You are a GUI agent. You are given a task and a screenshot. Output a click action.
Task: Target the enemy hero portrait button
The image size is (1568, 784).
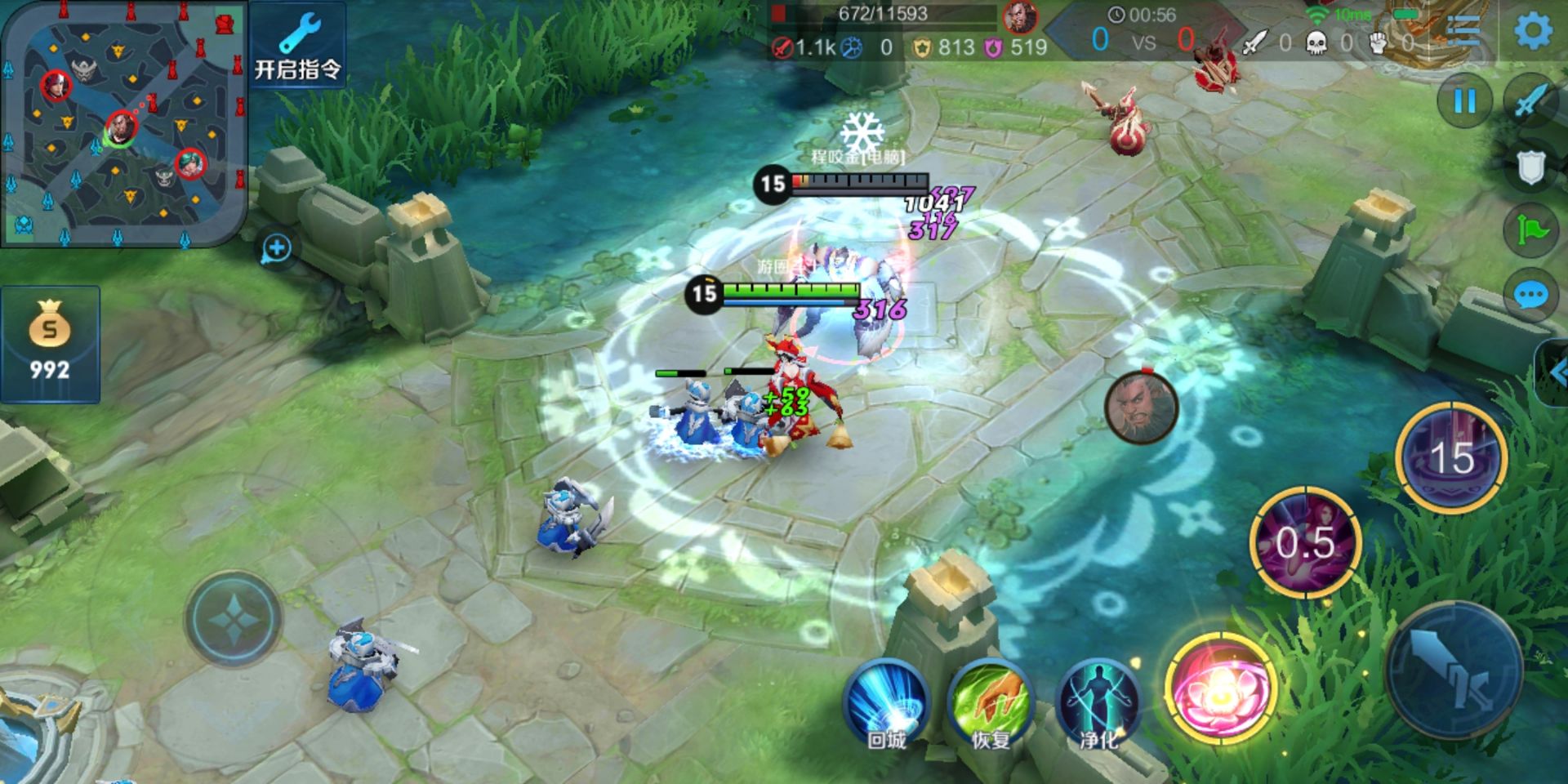click(x=1141, y=408)
